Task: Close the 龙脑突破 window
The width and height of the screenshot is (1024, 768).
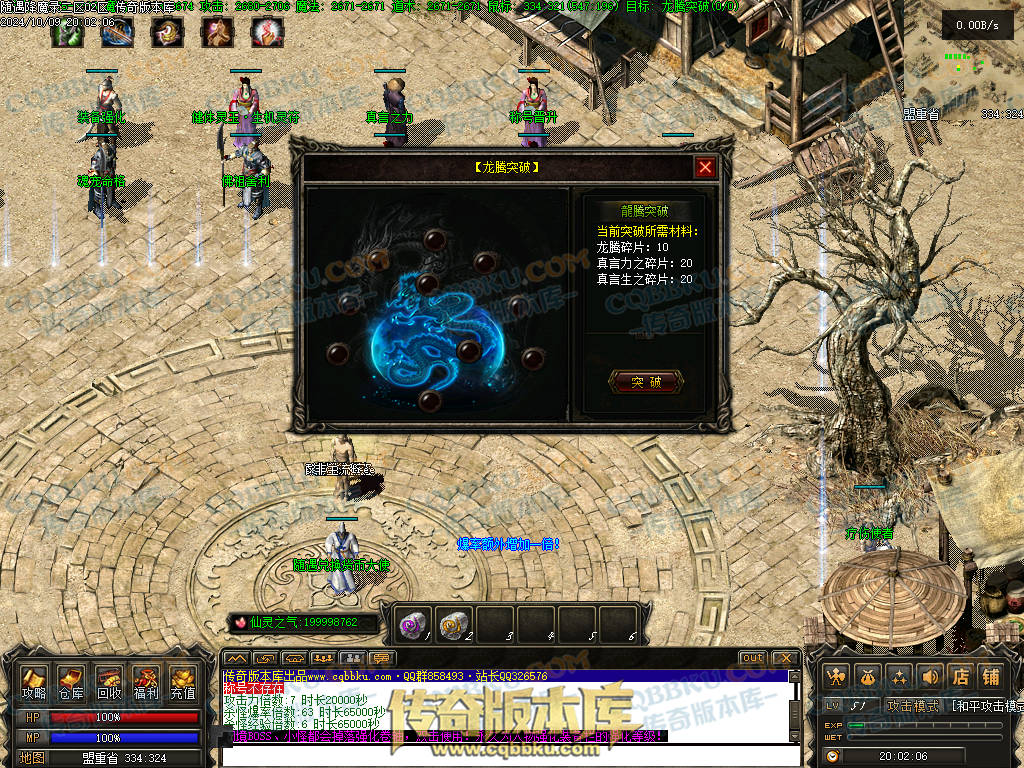Action: point(705,168)
